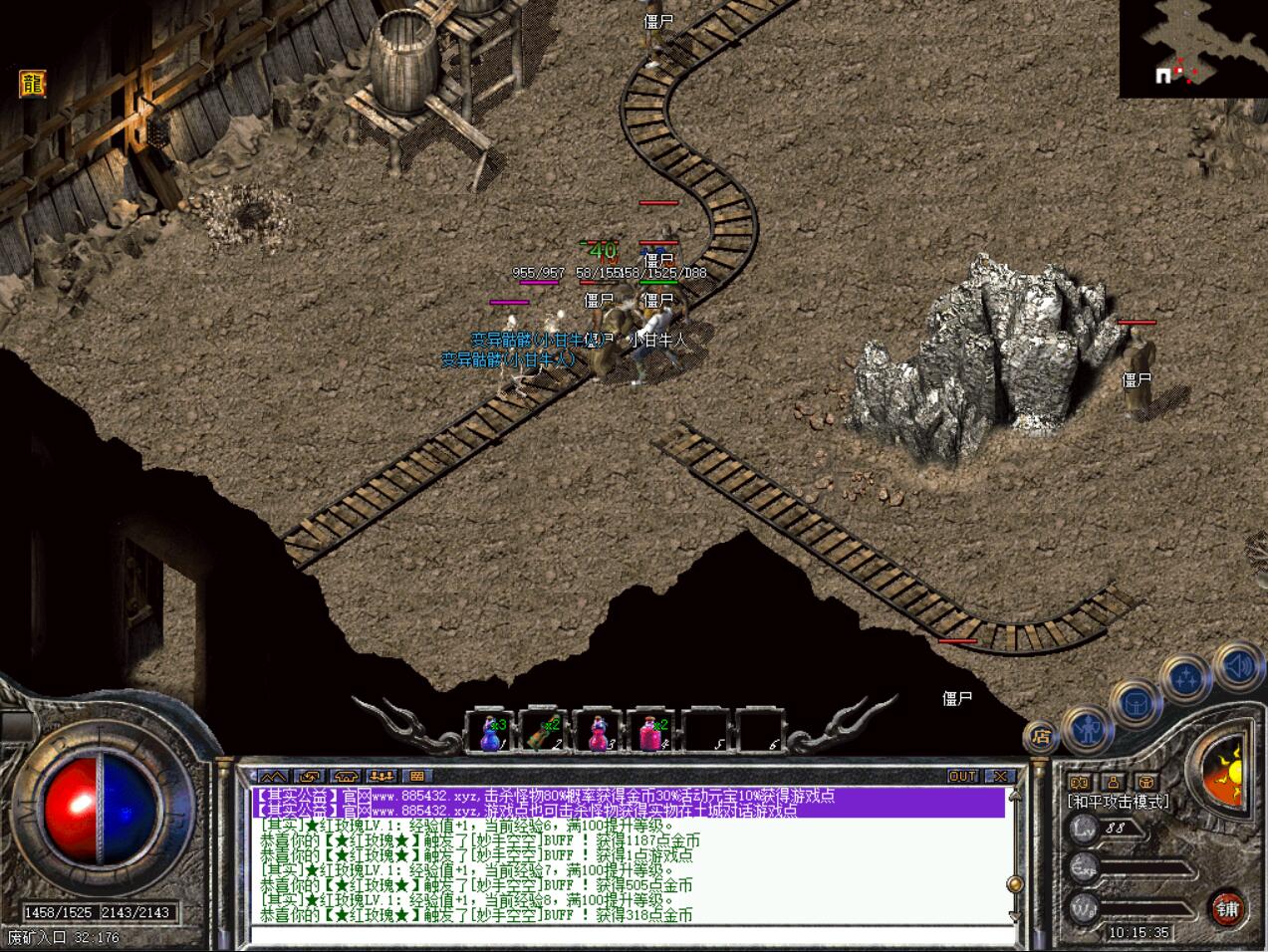
Task: Drink the red potion in slot 3
Action: pyautogui.click(x=598, y=733)
